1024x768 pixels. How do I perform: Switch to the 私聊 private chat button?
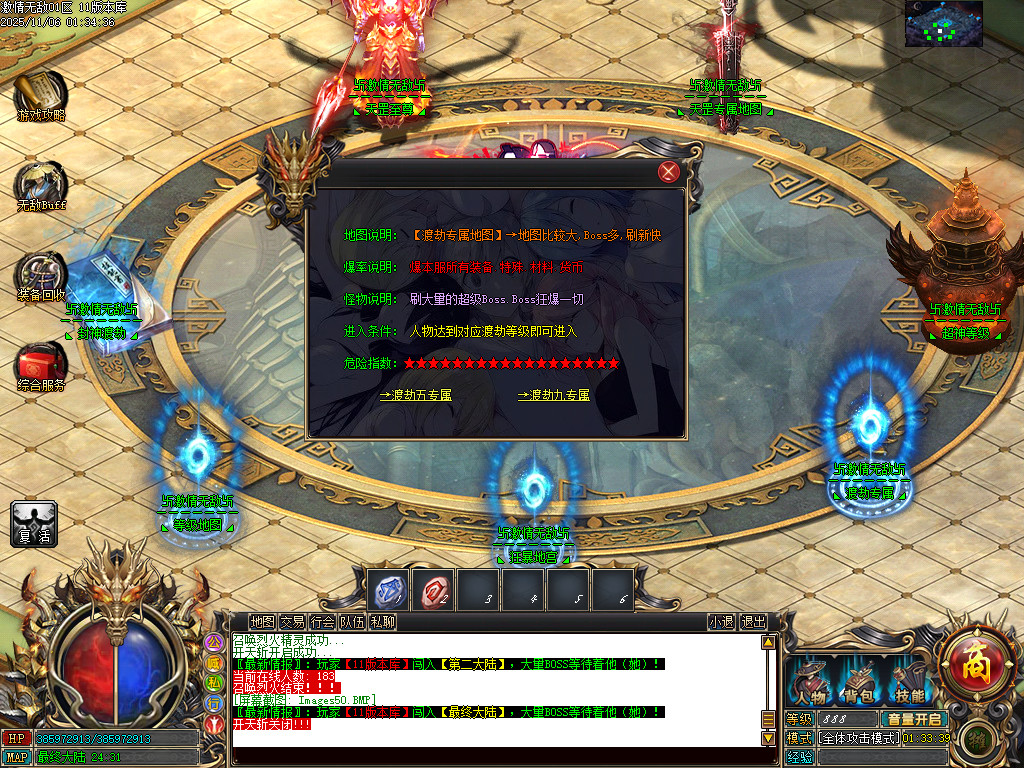382,622
